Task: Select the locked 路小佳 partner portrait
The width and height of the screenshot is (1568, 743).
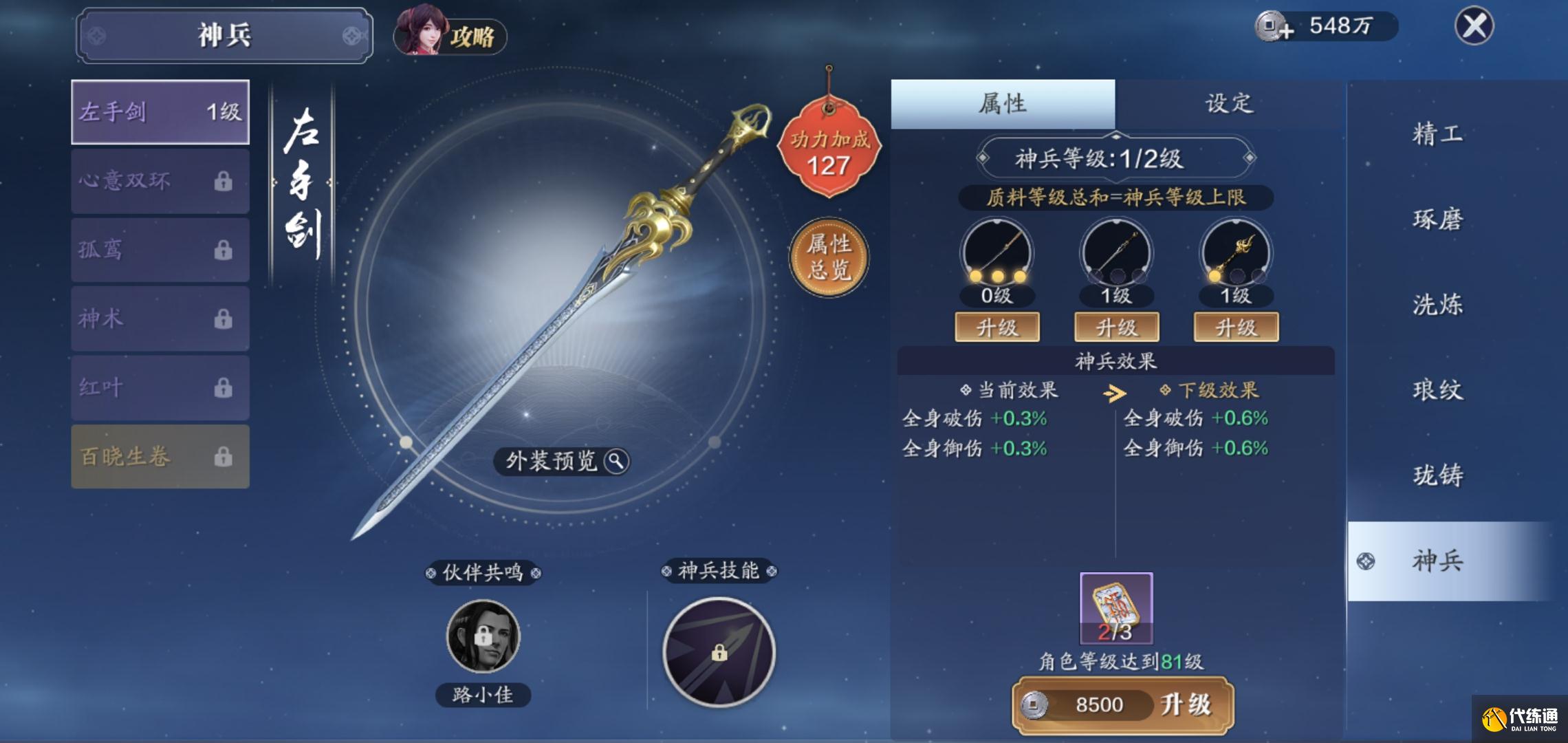Action: point(483,636)
